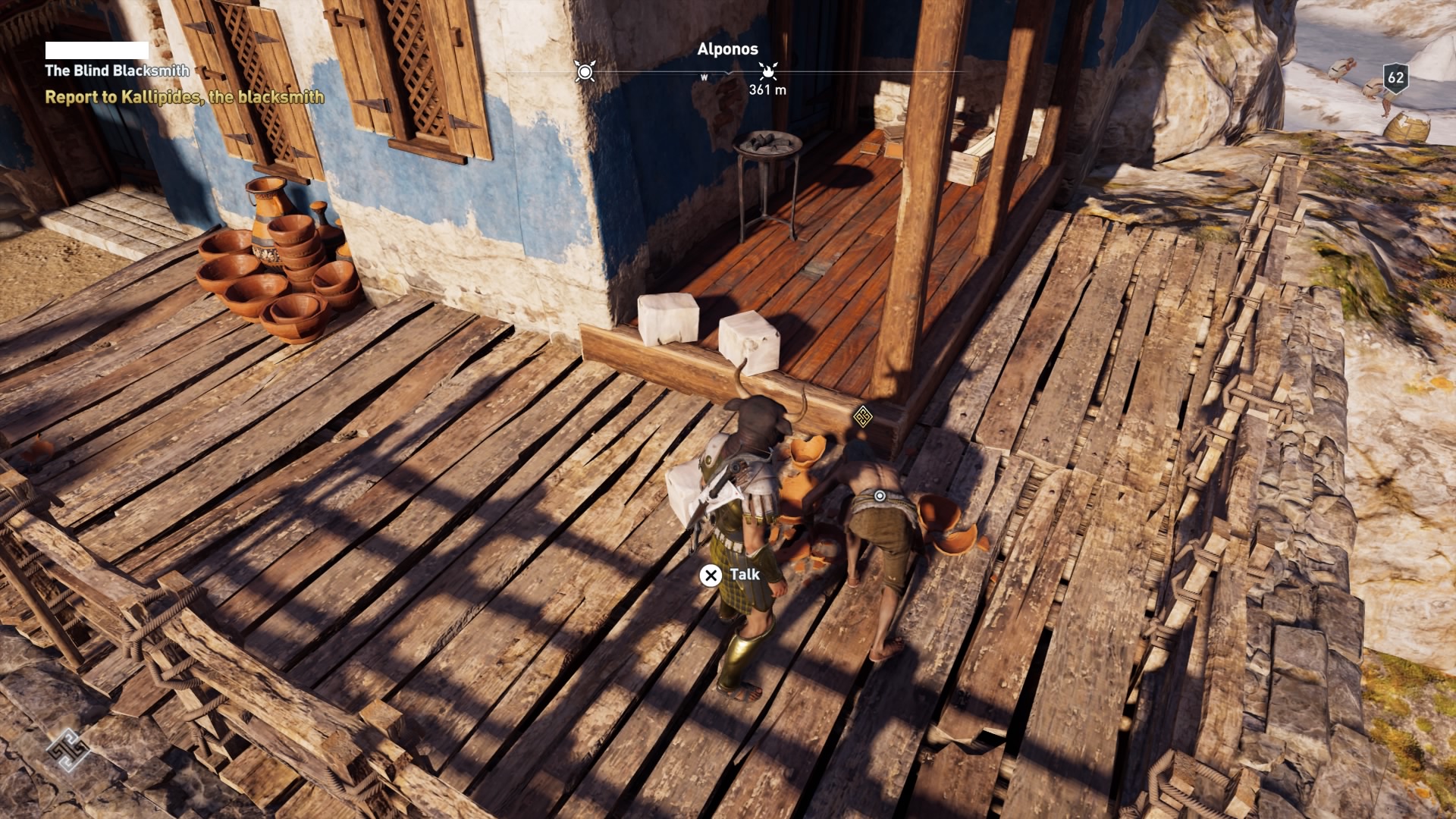Click the X interaction icon beside Talk
Image resolution: width=1456 pixels, height=819 pixels.
(710, 576)
